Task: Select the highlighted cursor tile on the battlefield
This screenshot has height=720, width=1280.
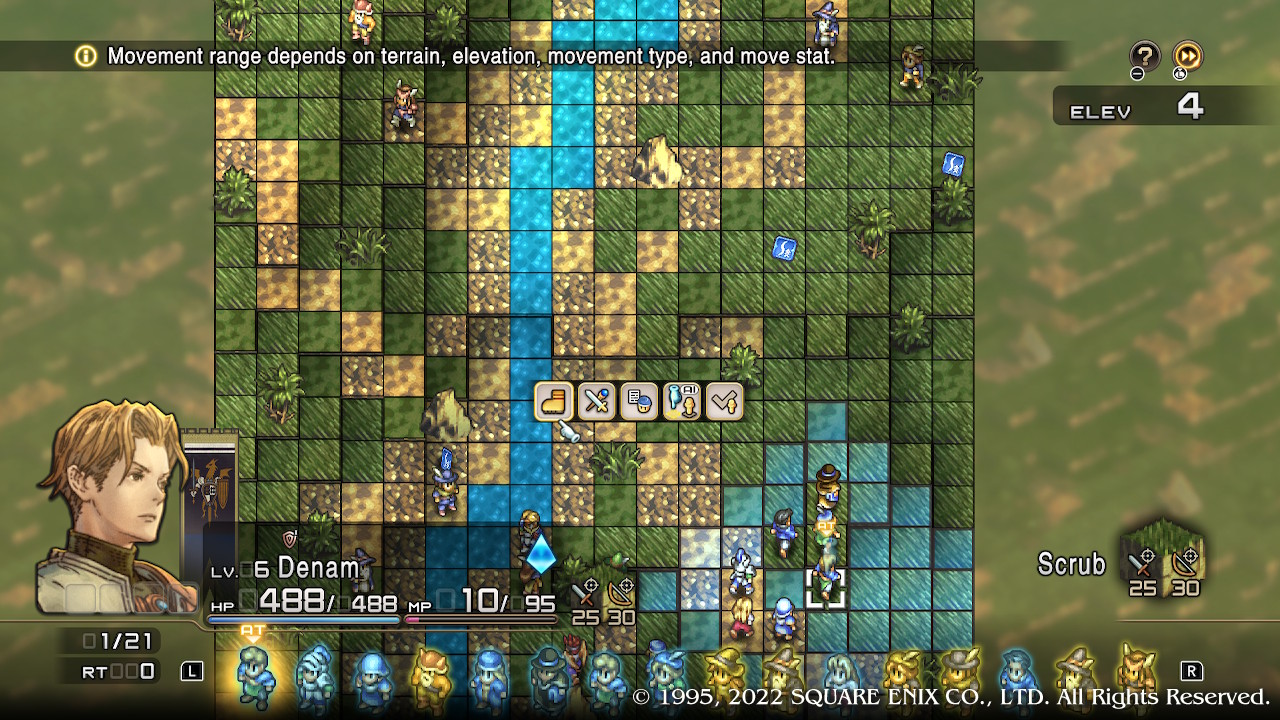Action: [x=826, y=590]
